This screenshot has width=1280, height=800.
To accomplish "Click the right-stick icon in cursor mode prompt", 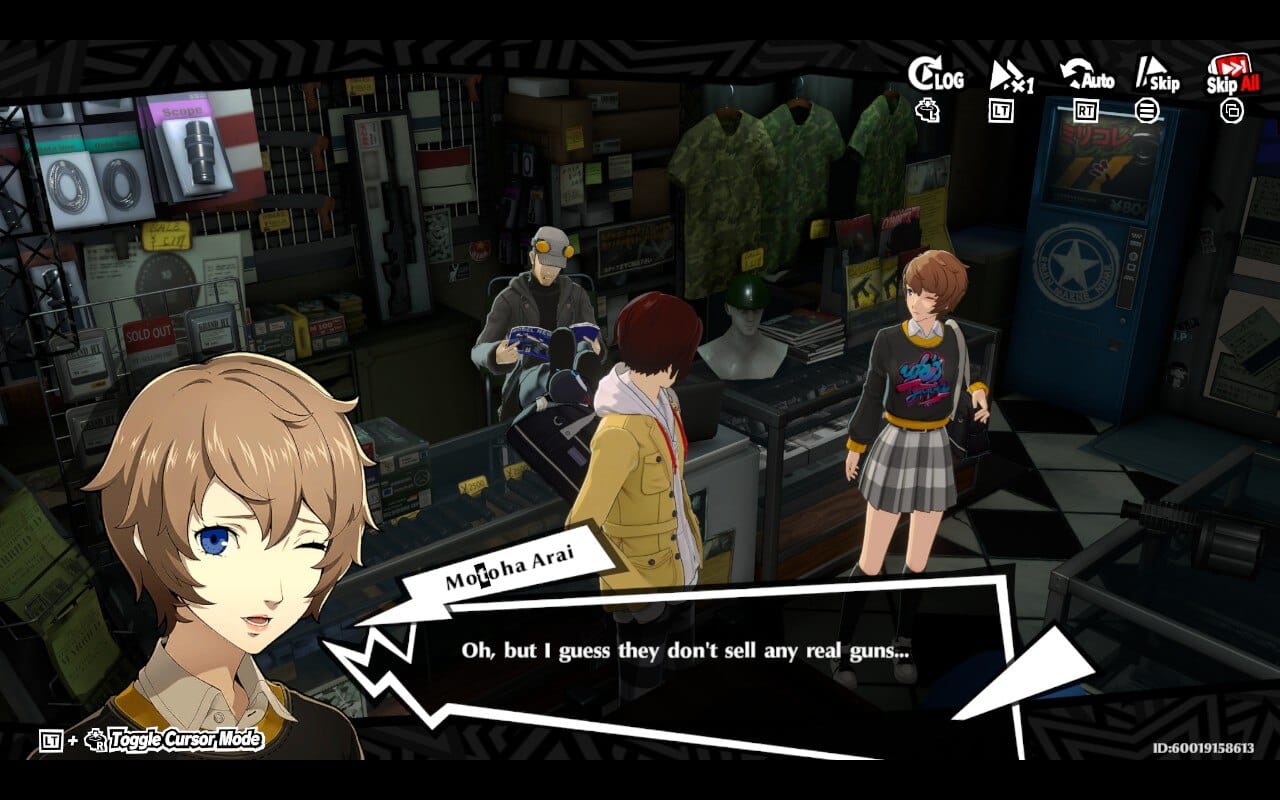I will coord(94,740).
